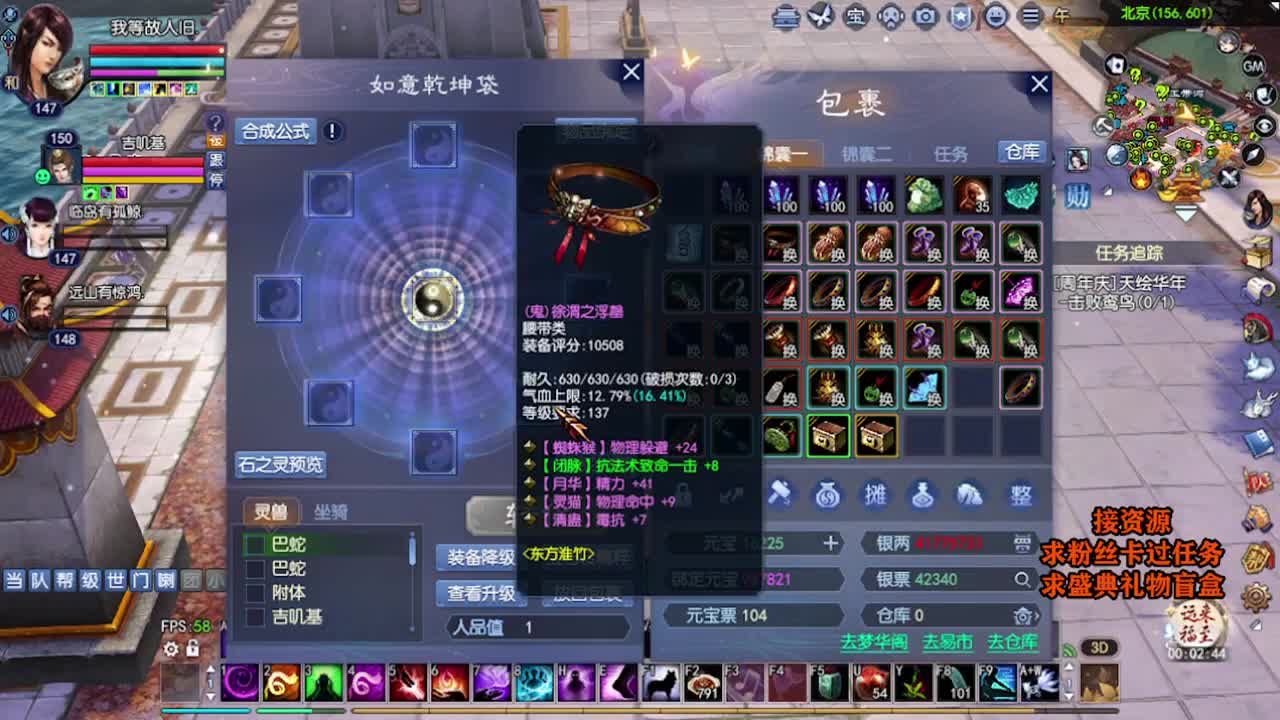Open the 坐骑 tab in pet panel

(331, 511)
